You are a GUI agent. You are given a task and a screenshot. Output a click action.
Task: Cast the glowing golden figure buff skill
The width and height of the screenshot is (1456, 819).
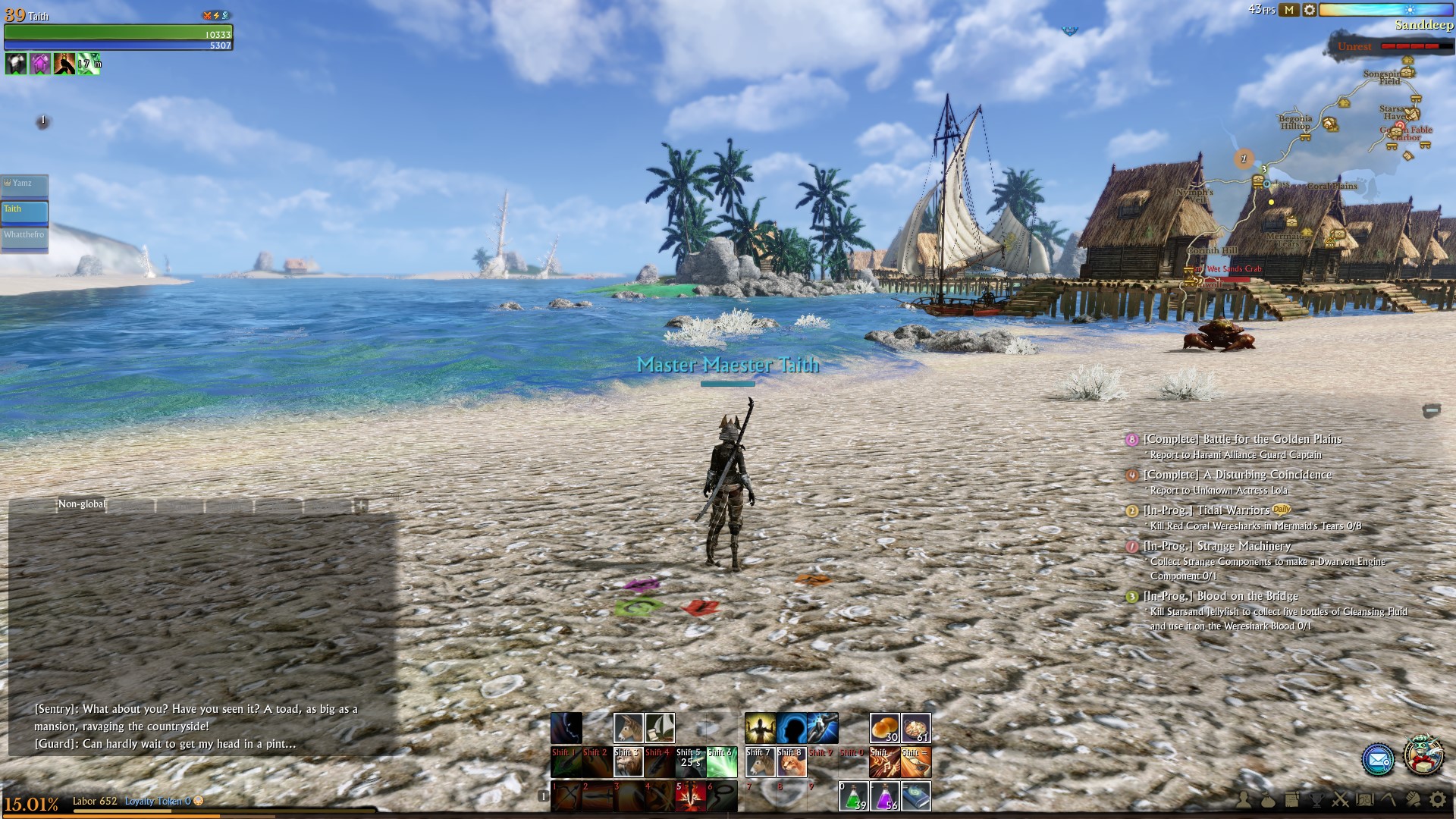pos(760,728)
